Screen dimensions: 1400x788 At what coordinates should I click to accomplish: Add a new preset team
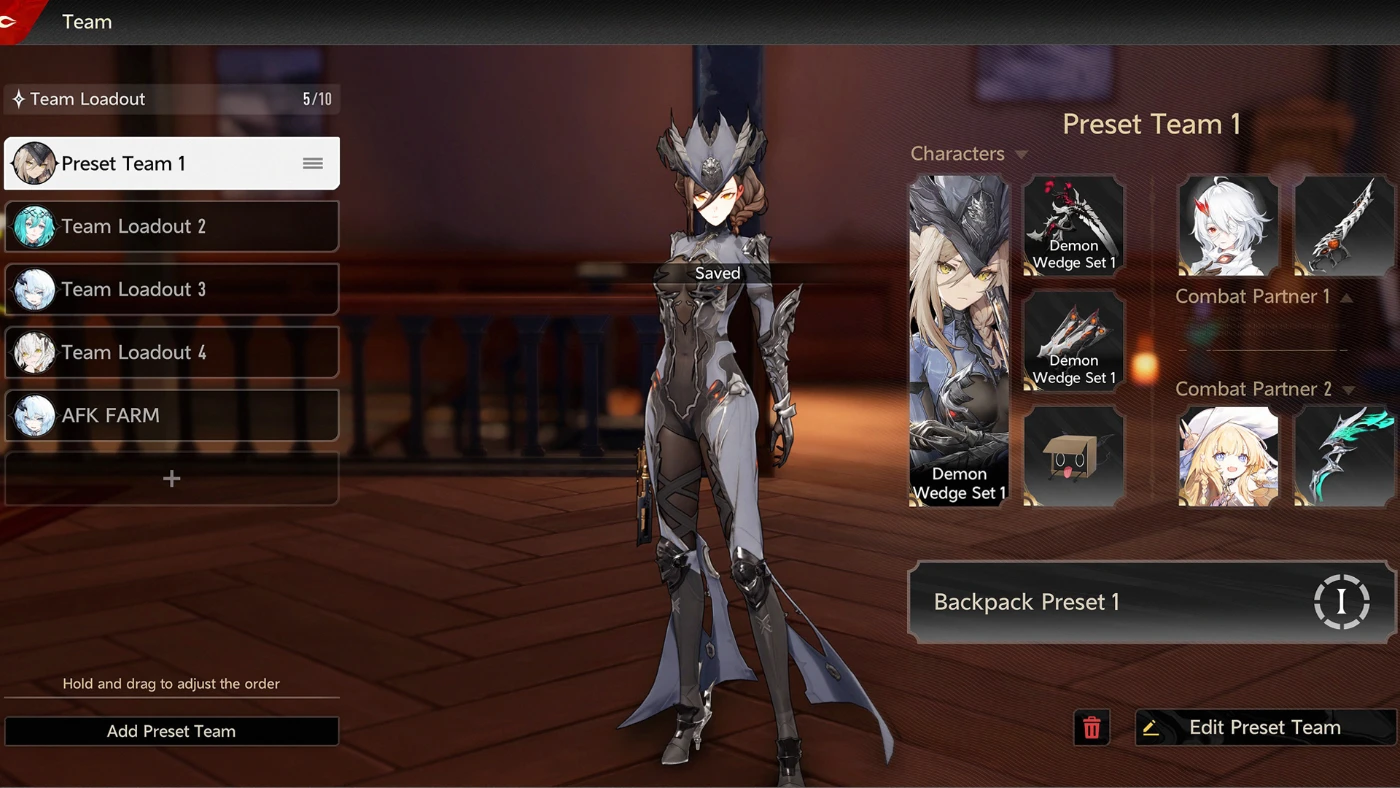point(172,731)
